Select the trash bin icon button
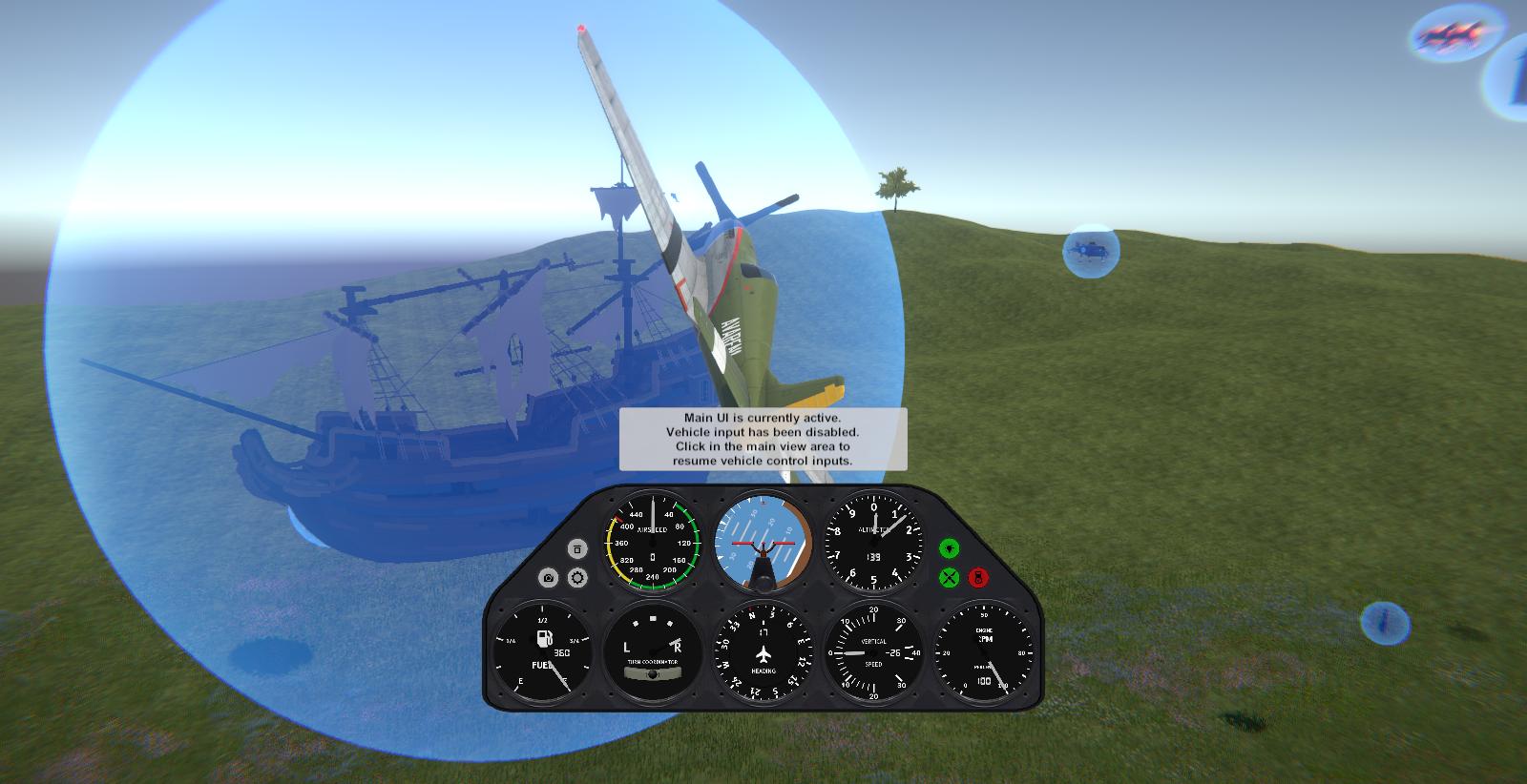This screenshot has width=1527, height=784. click(577, 549)
